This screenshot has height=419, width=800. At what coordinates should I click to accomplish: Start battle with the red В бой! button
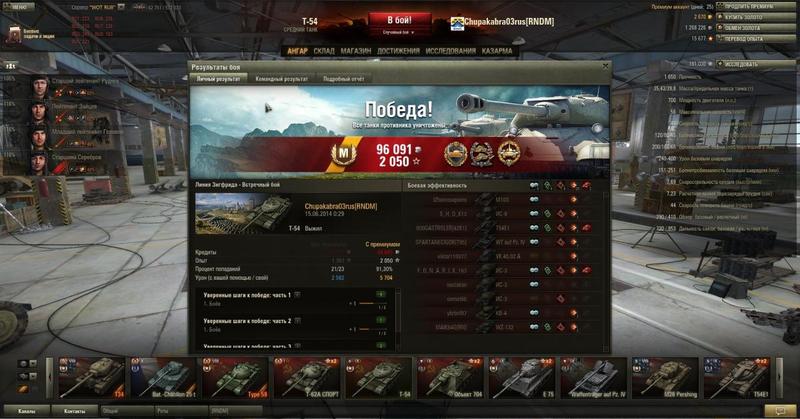pos(400,20)
